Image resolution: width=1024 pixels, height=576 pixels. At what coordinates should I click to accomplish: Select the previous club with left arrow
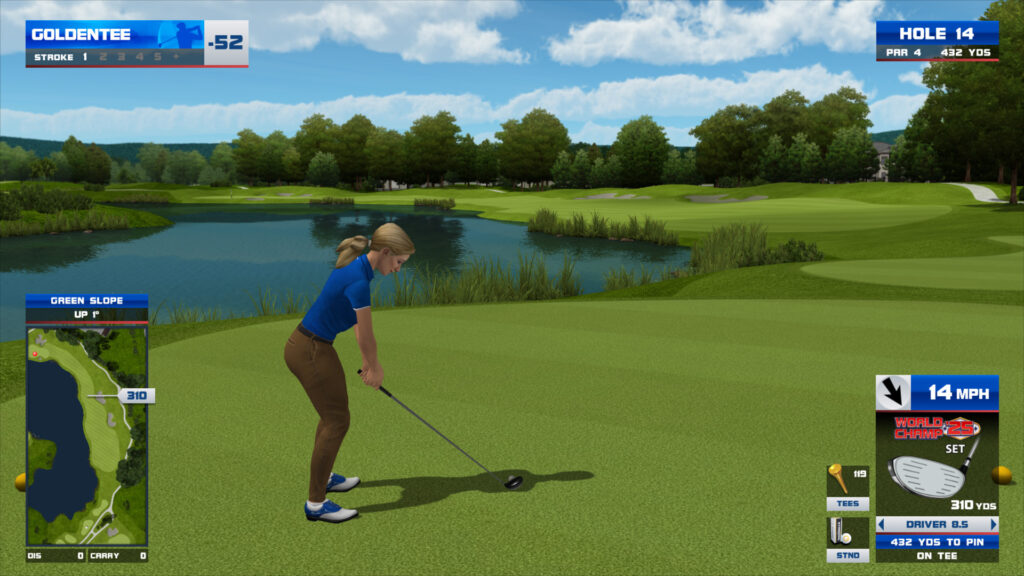881,524
